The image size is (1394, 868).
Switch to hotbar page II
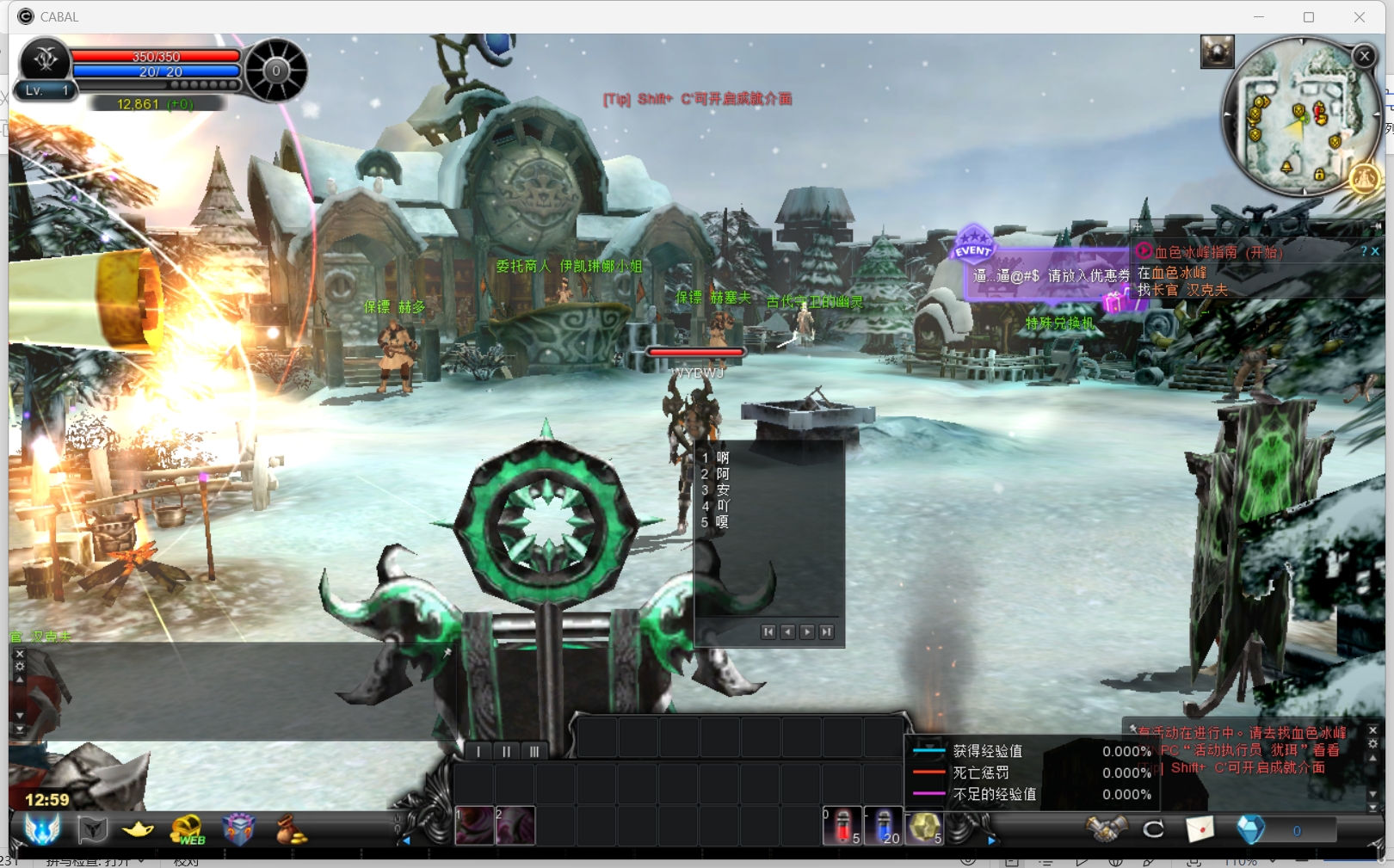(507, 752)
